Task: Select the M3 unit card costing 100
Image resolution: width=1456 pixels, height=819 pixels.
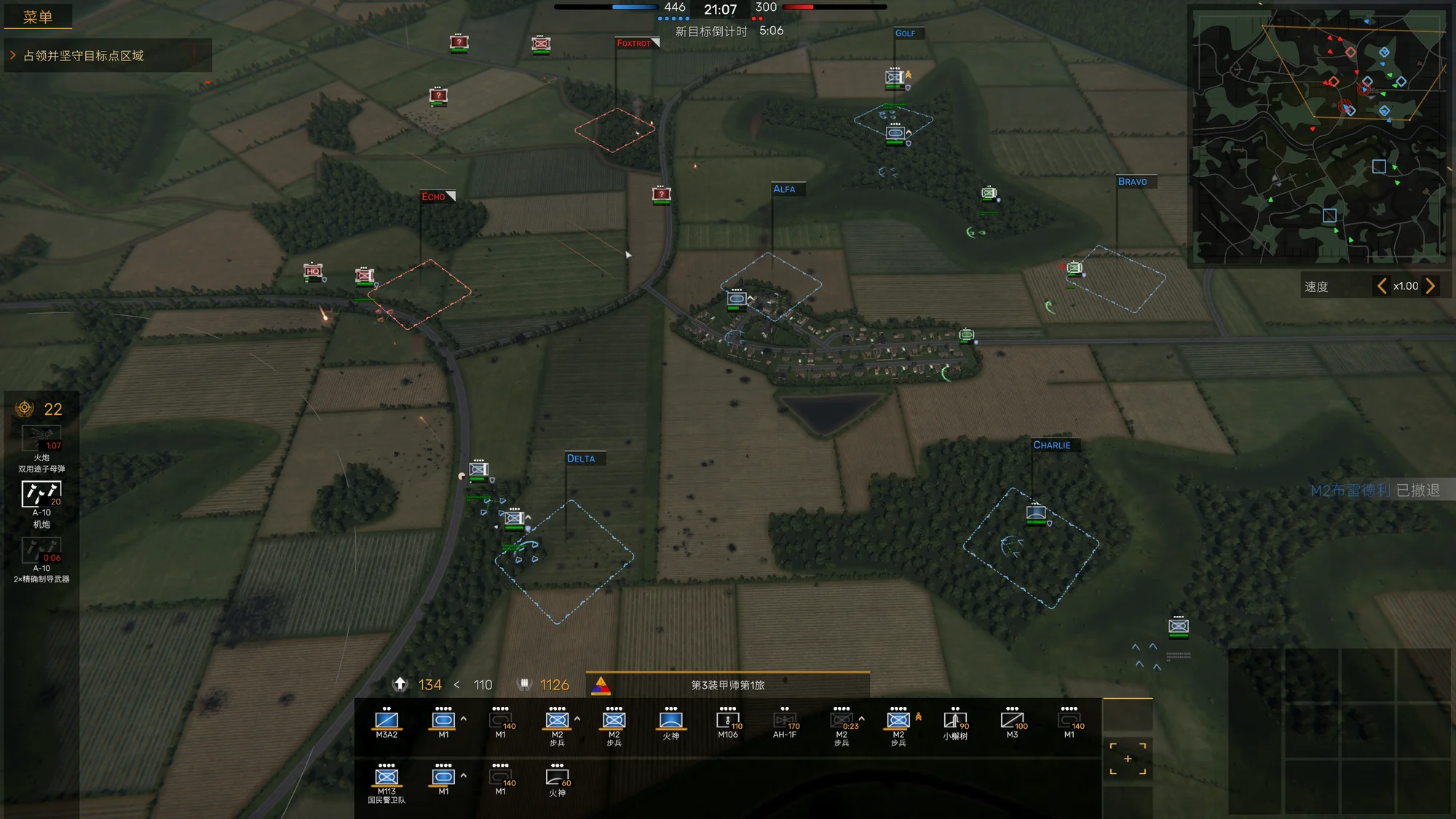Action: [1012, 722]
